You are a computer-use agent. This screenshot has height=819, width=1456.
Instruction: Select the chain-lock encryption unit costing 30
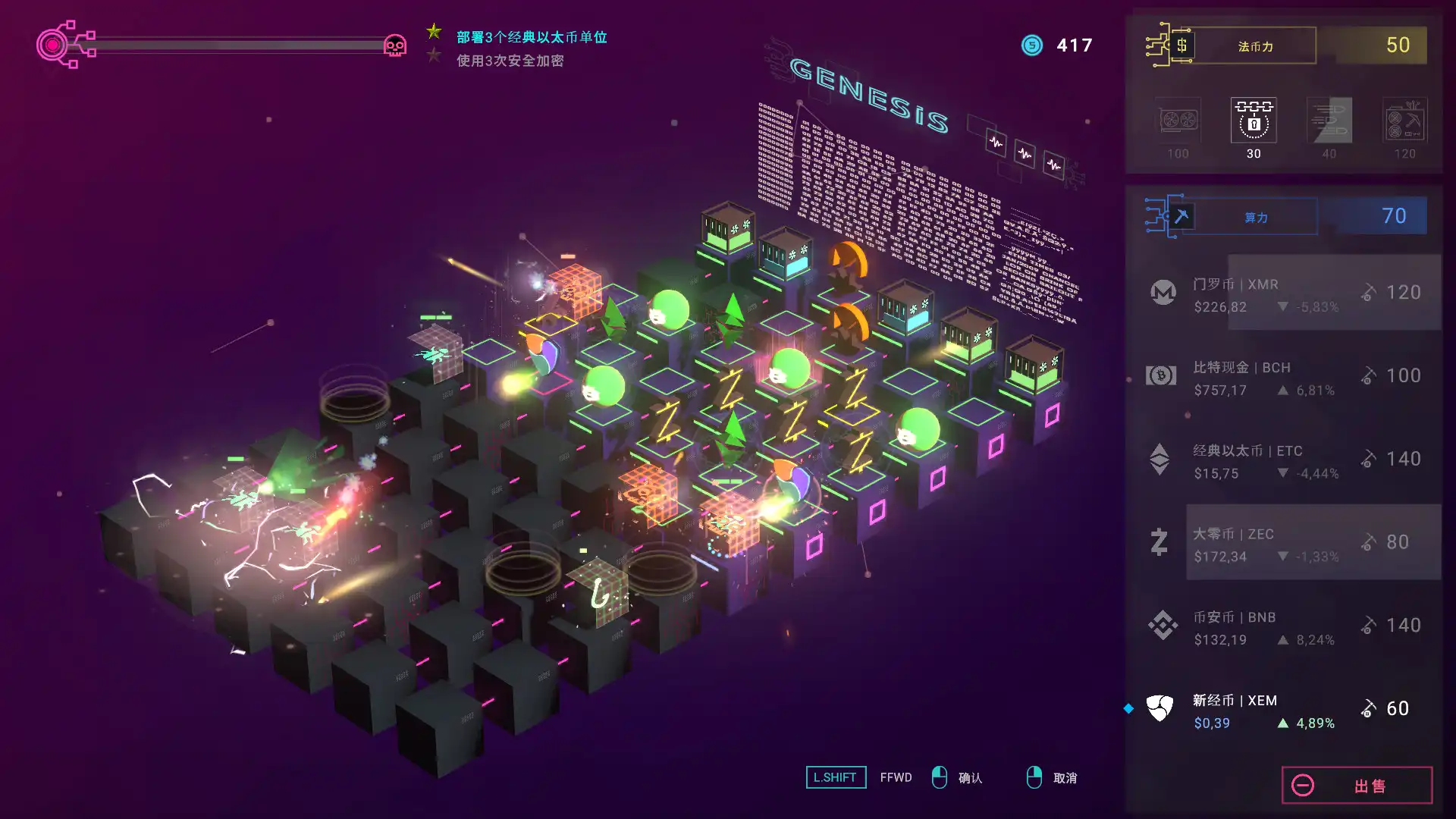tap(1252, 120)
